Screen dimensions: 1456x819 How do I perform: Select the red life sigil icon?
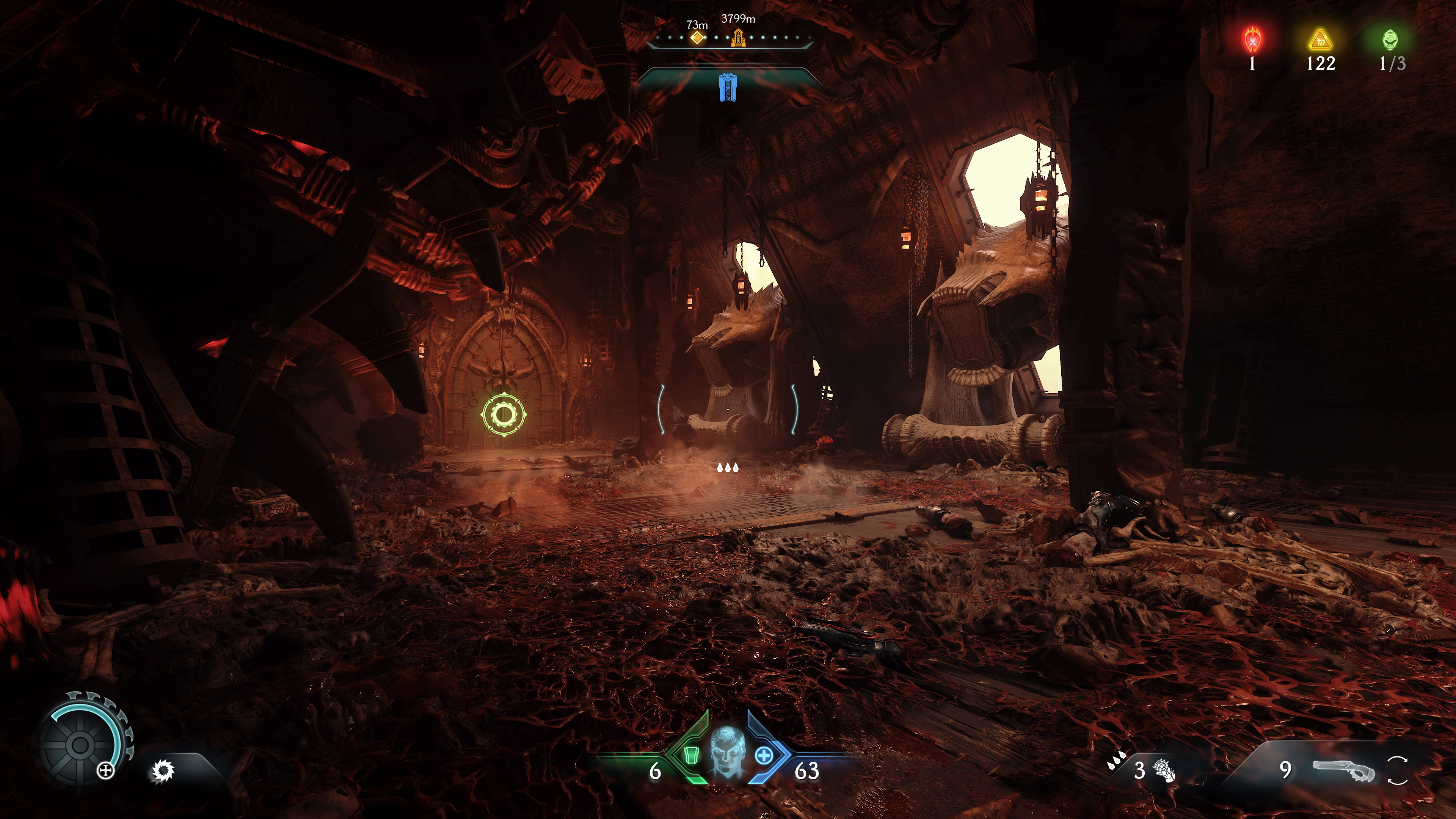pyautogui.click(x=1252, y=39)
